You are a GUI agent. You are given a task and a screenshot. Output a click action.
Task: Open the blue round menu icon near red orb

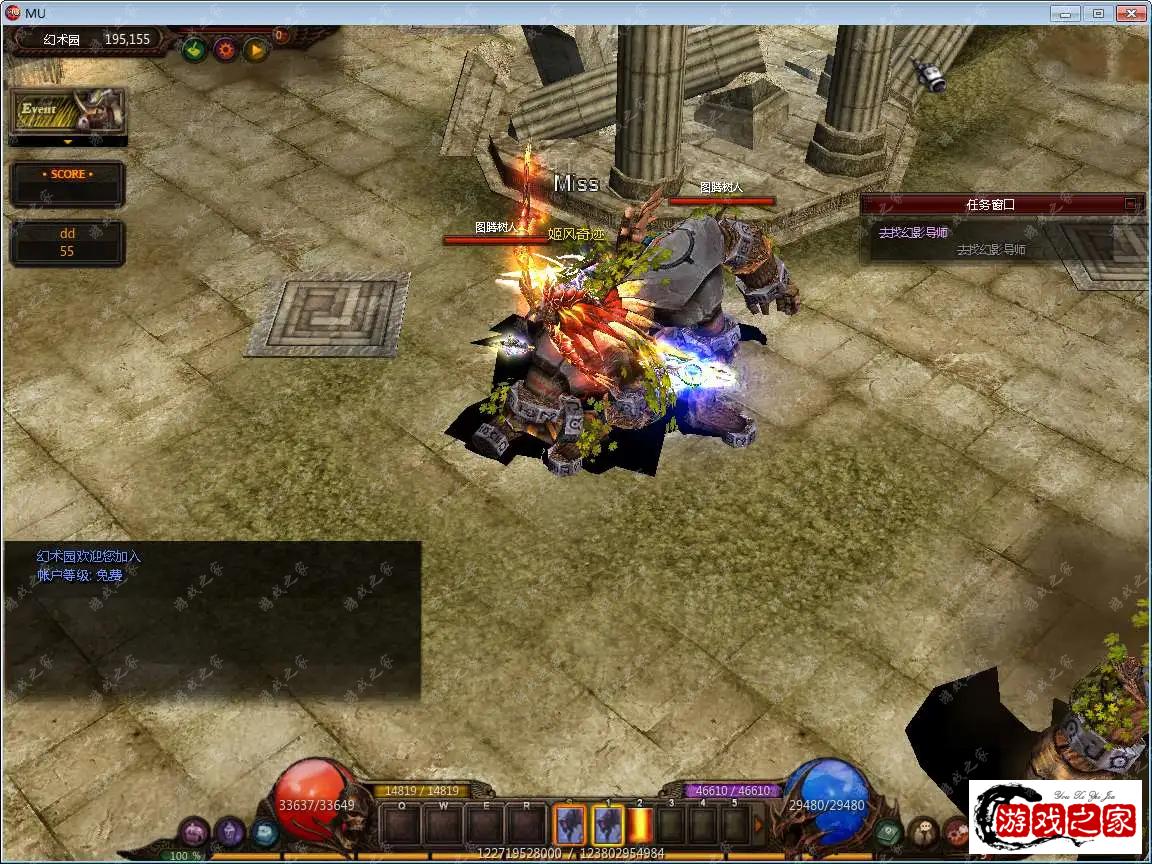pyautogui.click(x=264, y=831)
